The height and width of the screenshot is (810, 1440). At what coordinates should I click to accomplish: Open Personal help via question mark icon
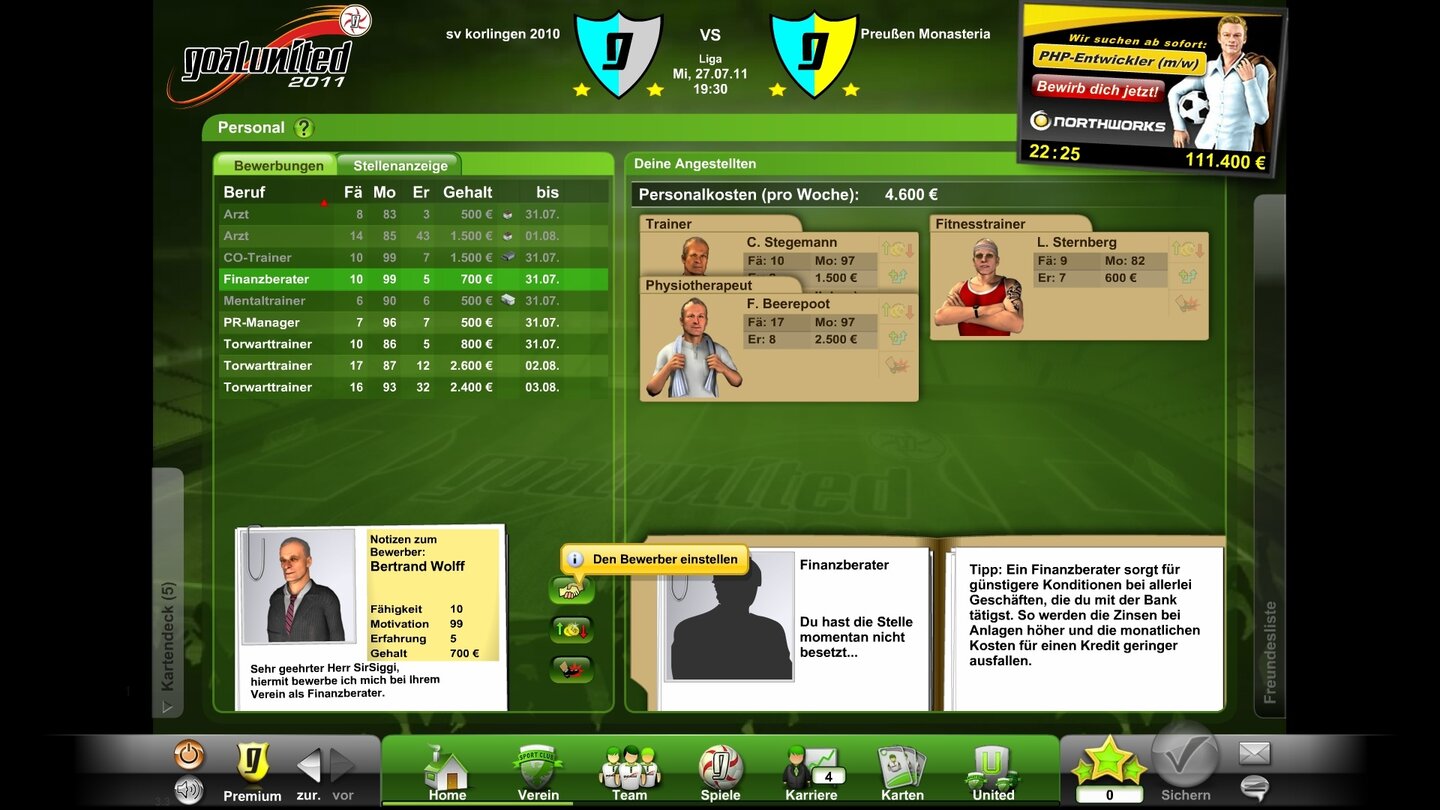click(x=306, y=128)
